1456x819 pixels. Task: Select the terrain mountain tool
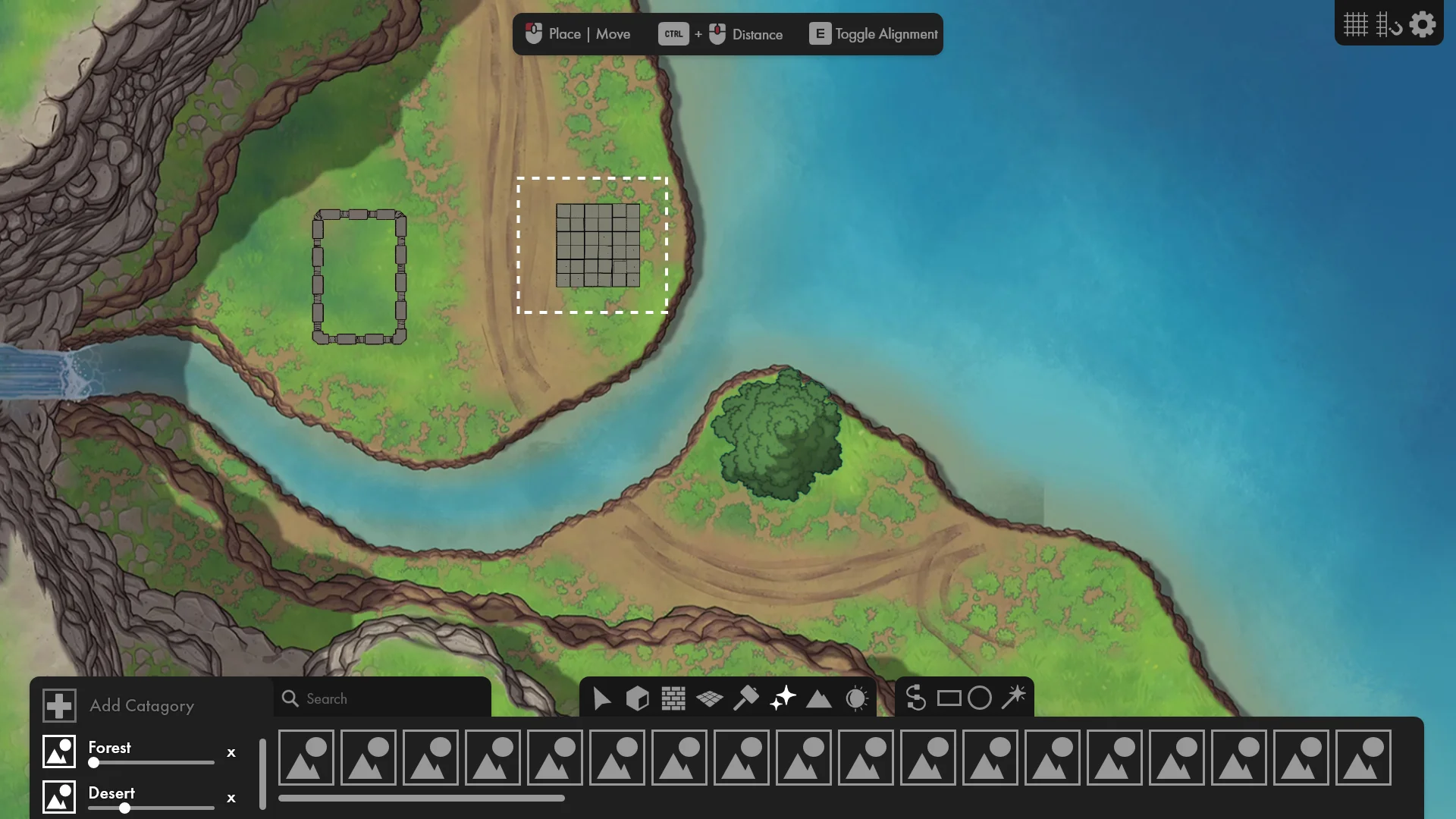(819, 698)
